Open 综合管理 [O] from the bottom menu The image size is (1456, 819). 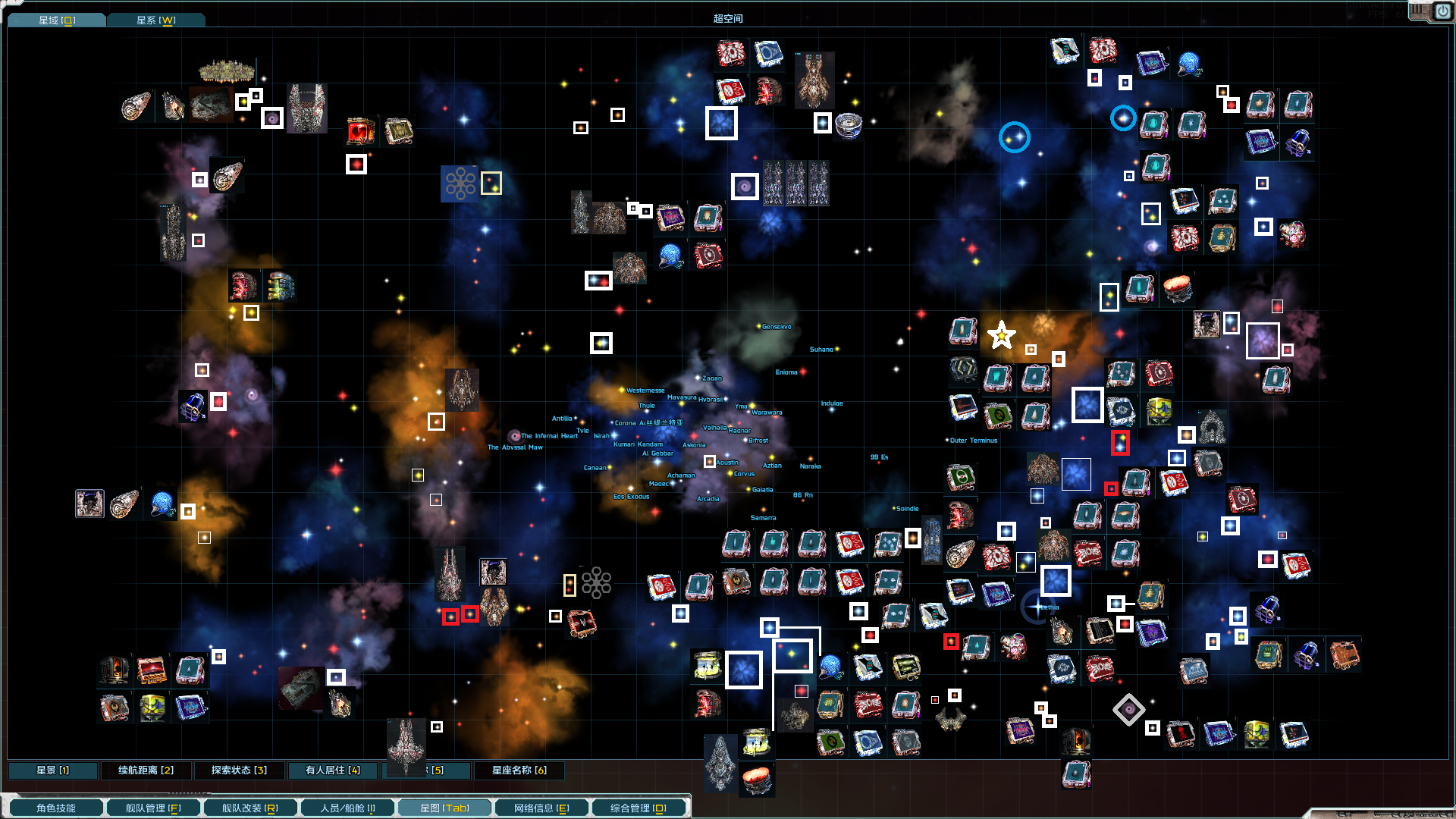coord(639,808)
